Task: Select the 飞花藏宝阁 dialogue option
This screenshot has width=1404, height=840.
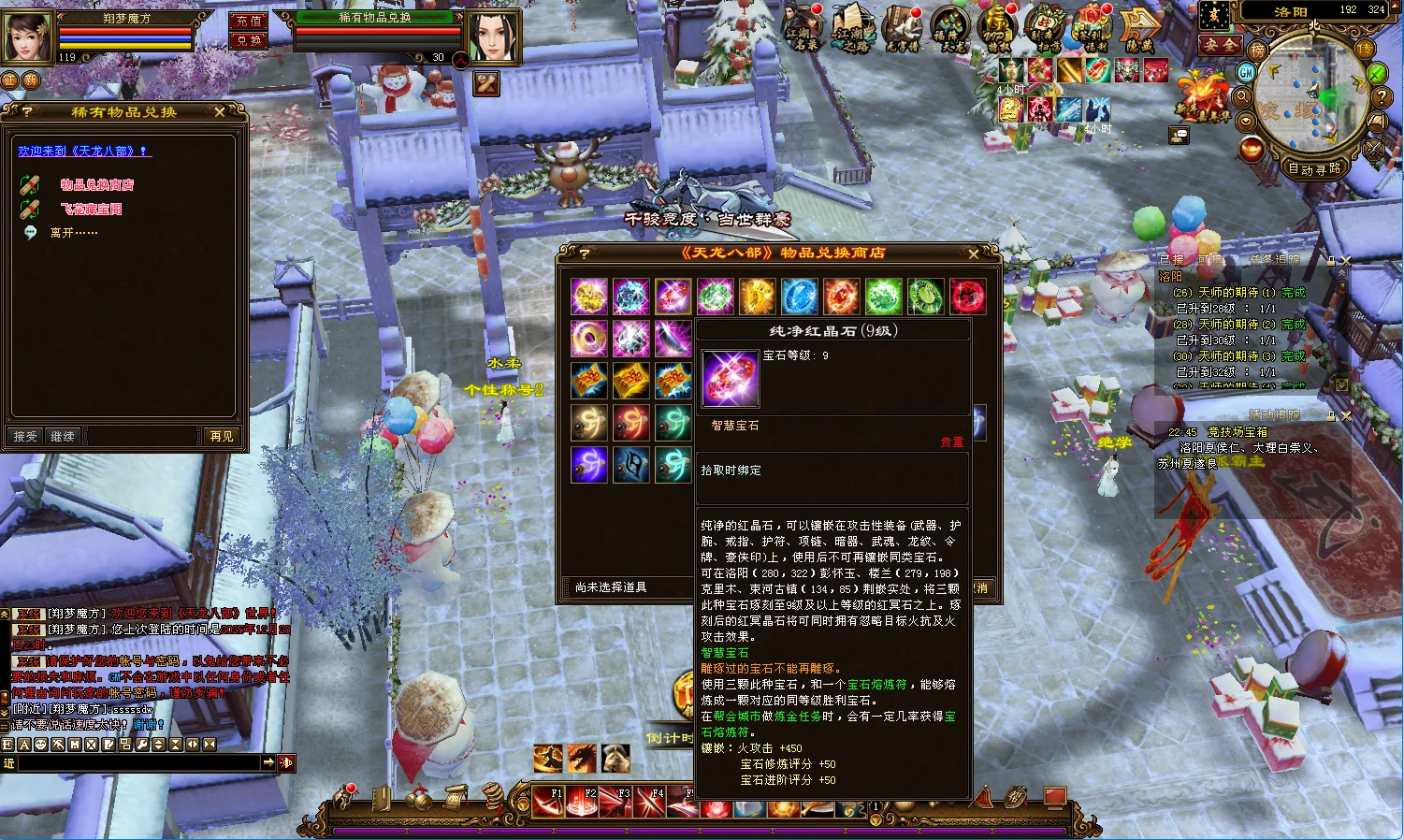Action: [x=91, y=210]
